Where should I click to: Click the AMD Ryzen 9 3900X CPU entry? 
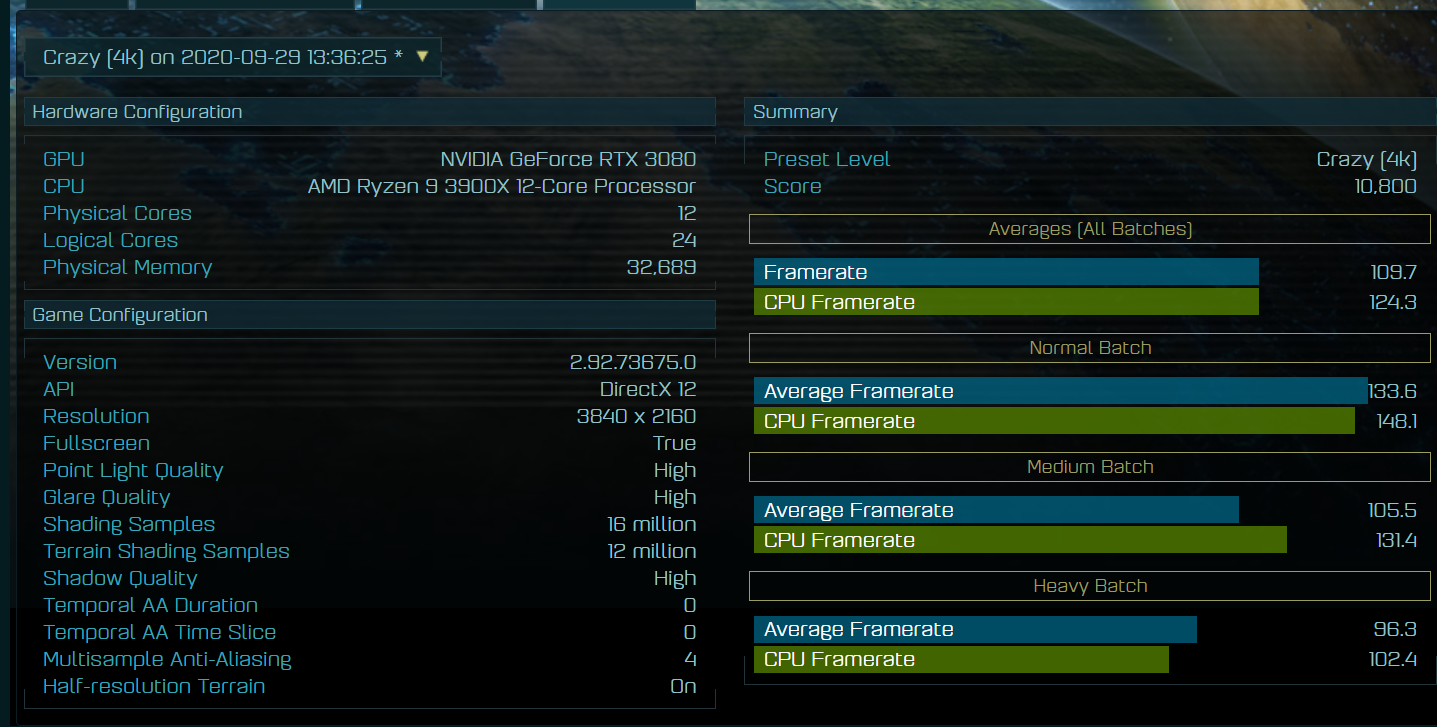[x=502, y=185]
